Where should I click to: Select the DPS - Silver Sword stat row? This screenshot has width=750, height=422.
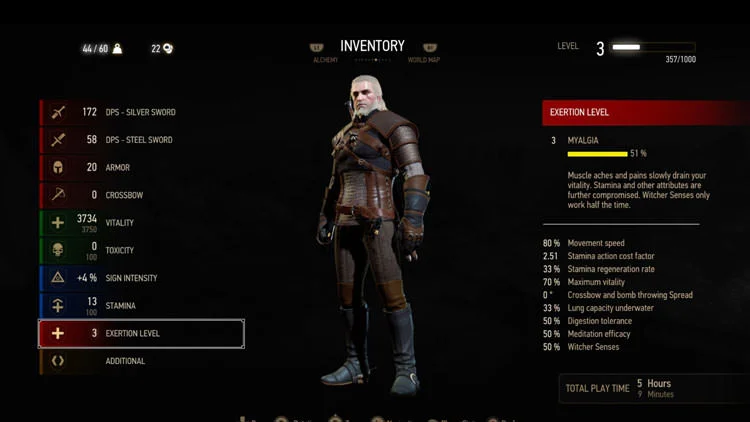point(140,112)
